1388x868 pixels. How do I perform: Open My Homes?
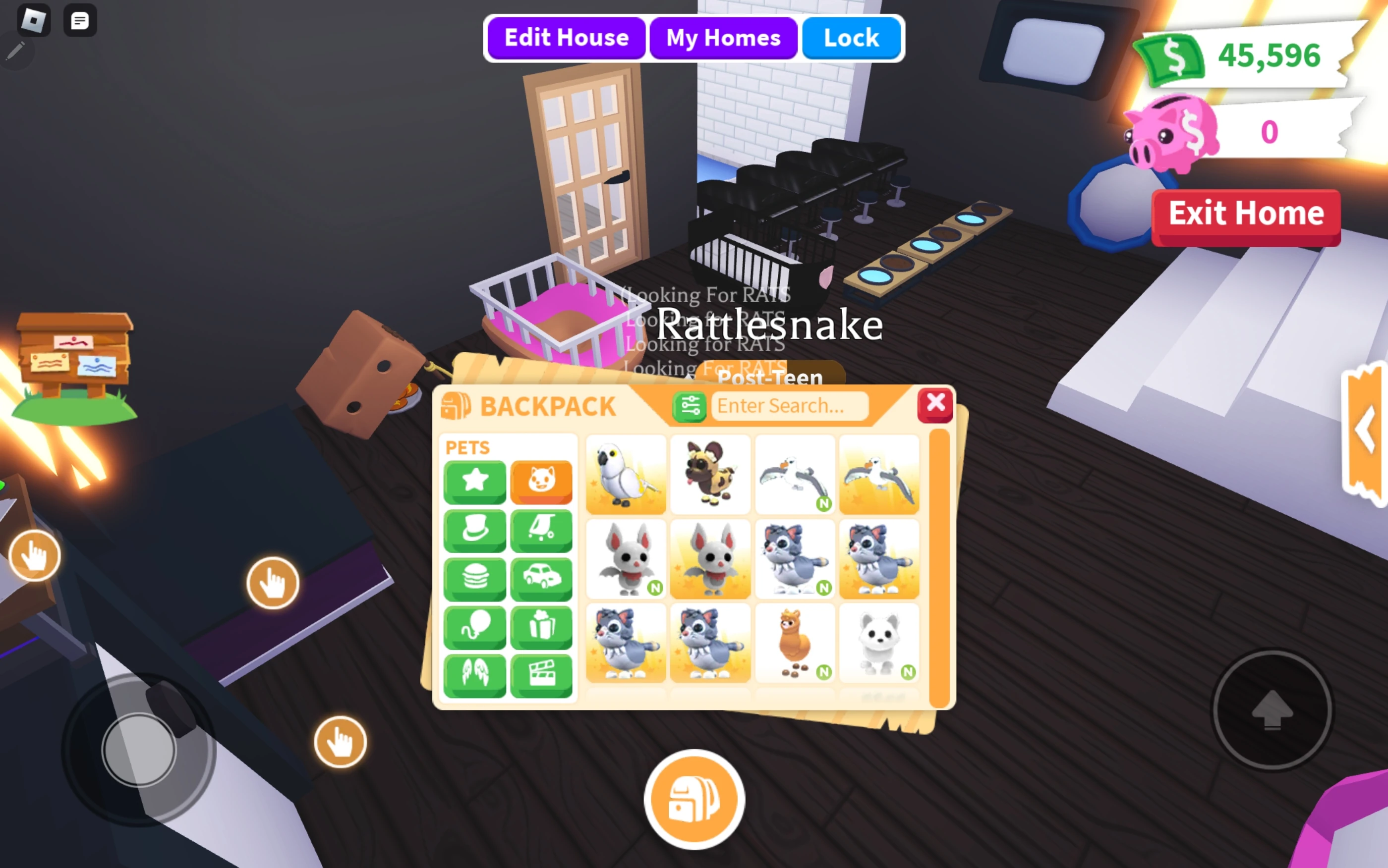click(723, 37)
